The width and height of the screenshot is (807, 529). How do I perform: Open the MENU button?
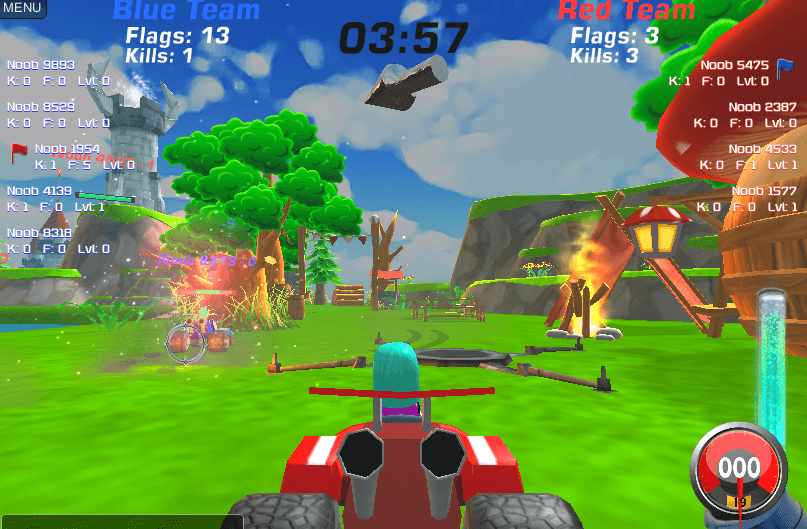coord(22,8)
